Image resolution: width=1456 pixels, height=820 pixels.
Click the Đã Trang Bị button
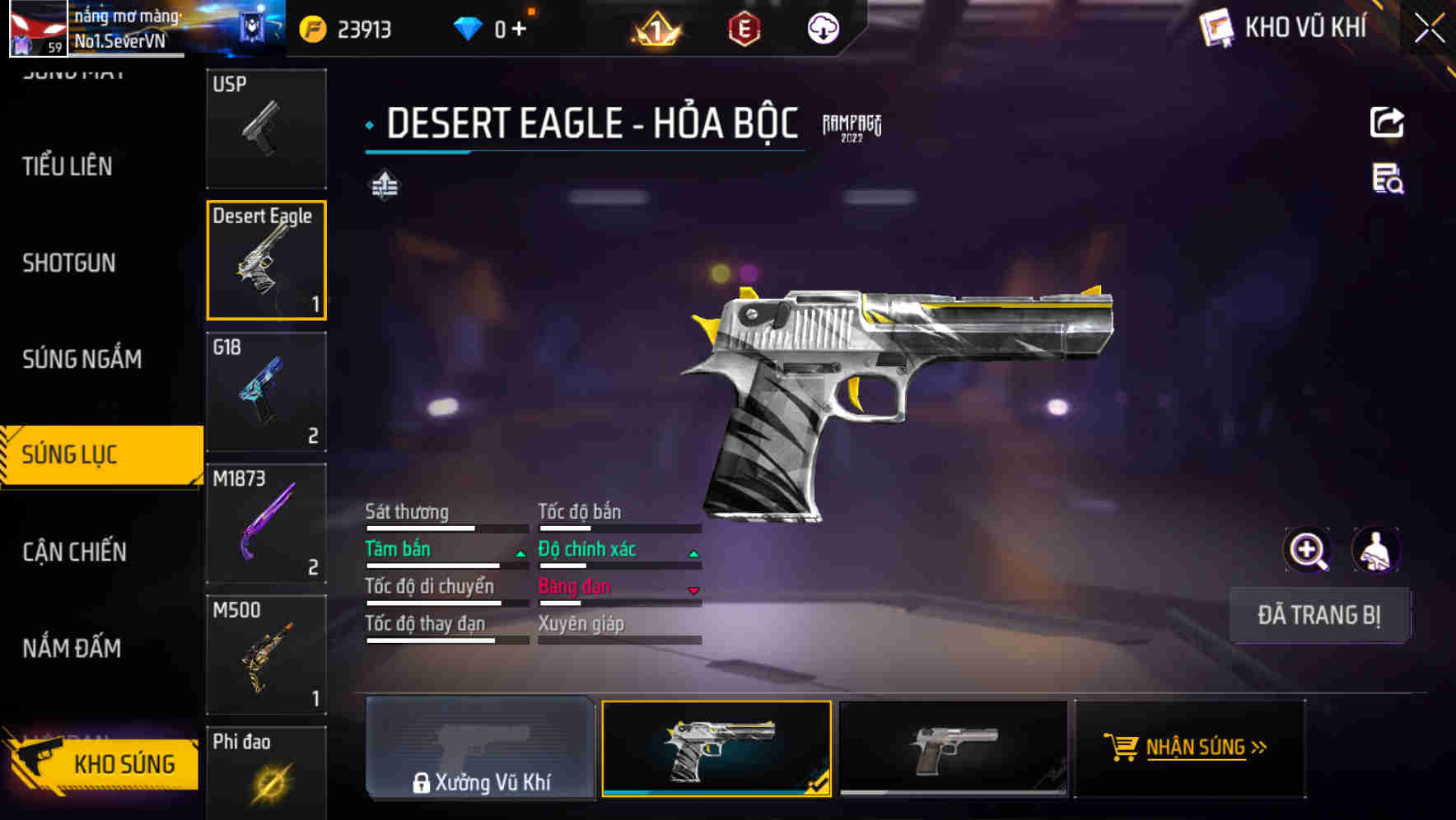[1318, 615]
